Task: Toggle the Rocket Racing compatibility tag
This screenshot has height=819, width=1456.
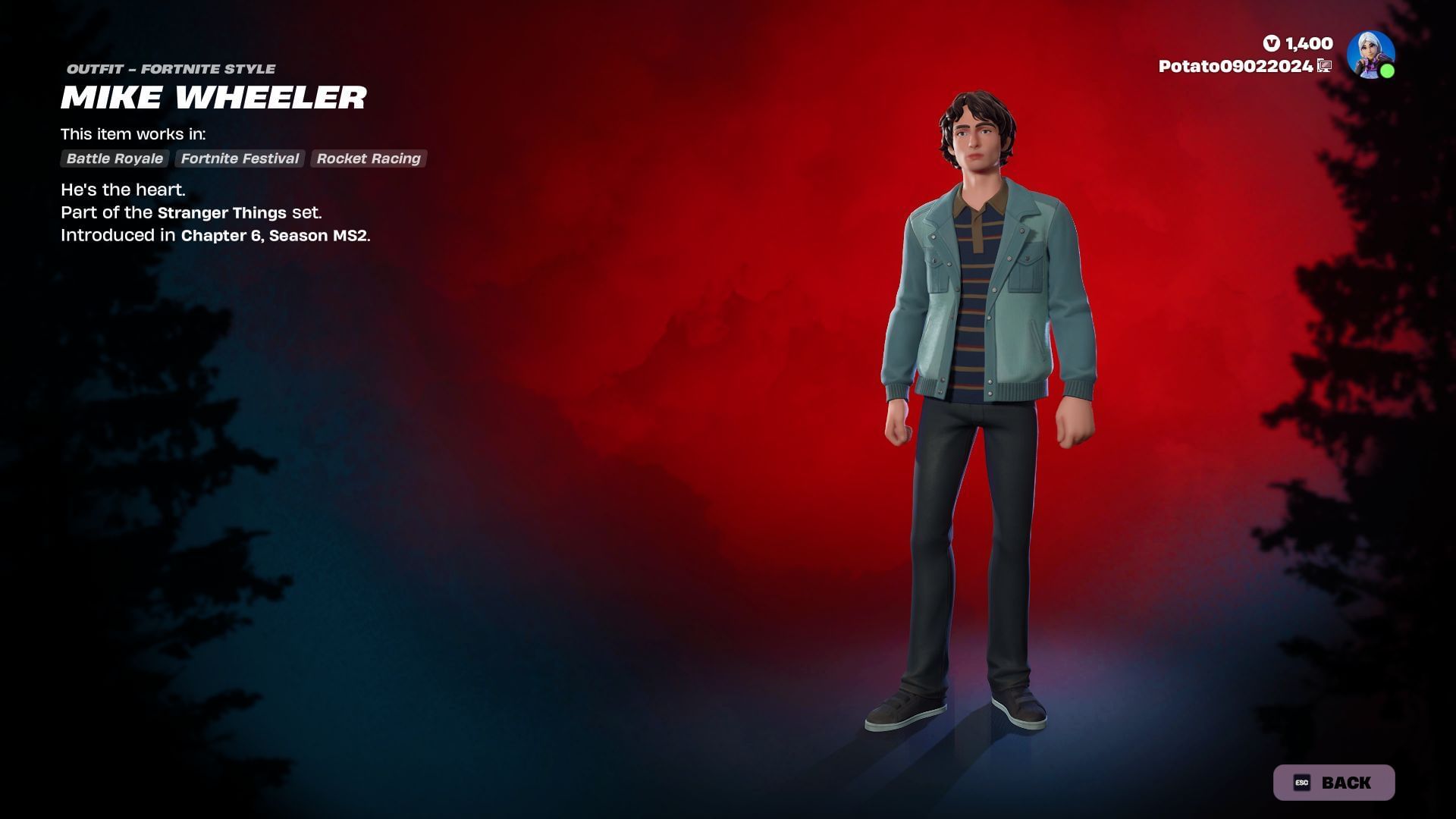Action: coord(369,158)
